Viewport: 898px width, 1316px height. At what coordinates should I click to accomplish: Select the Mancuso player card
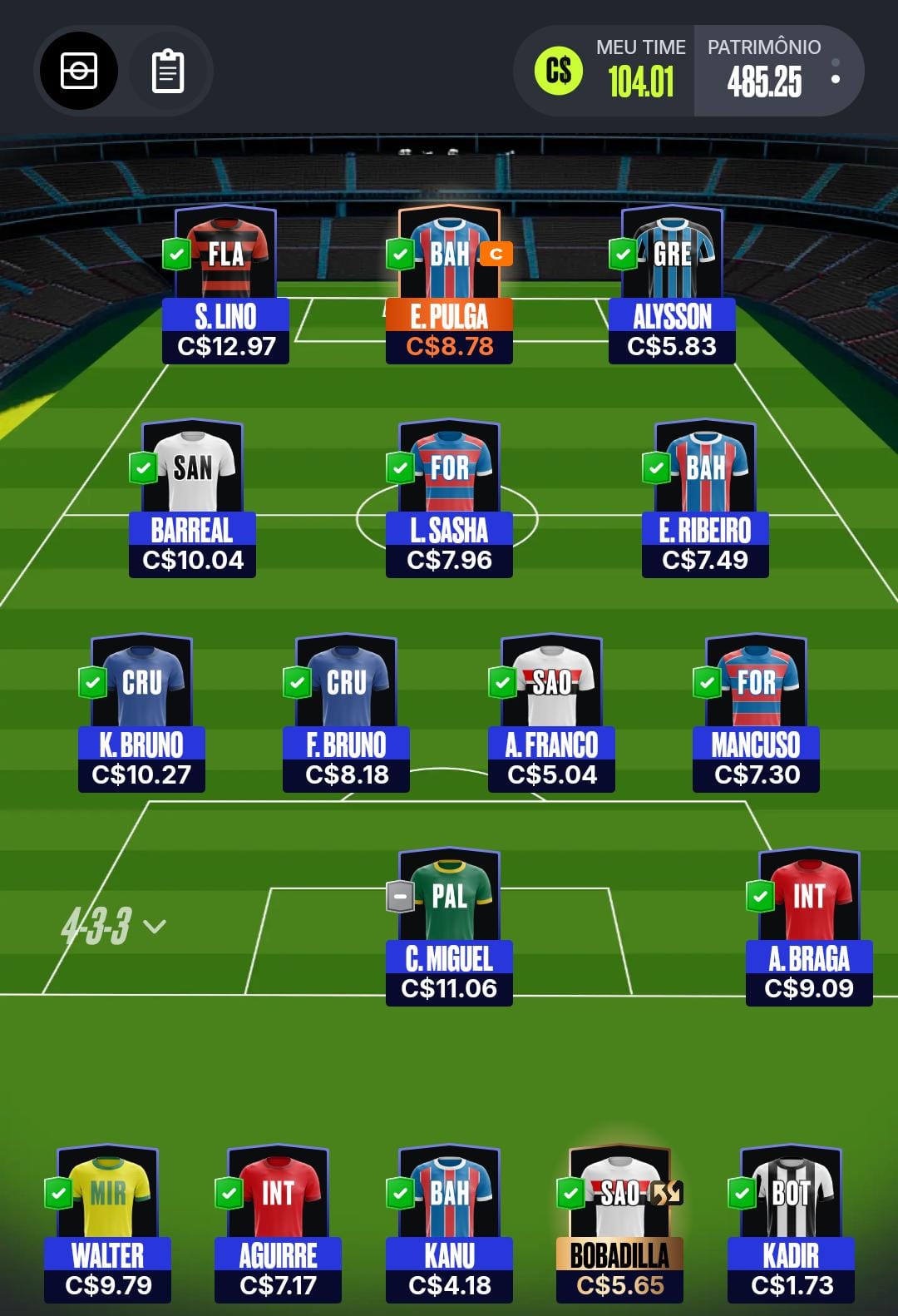[756, 714]
